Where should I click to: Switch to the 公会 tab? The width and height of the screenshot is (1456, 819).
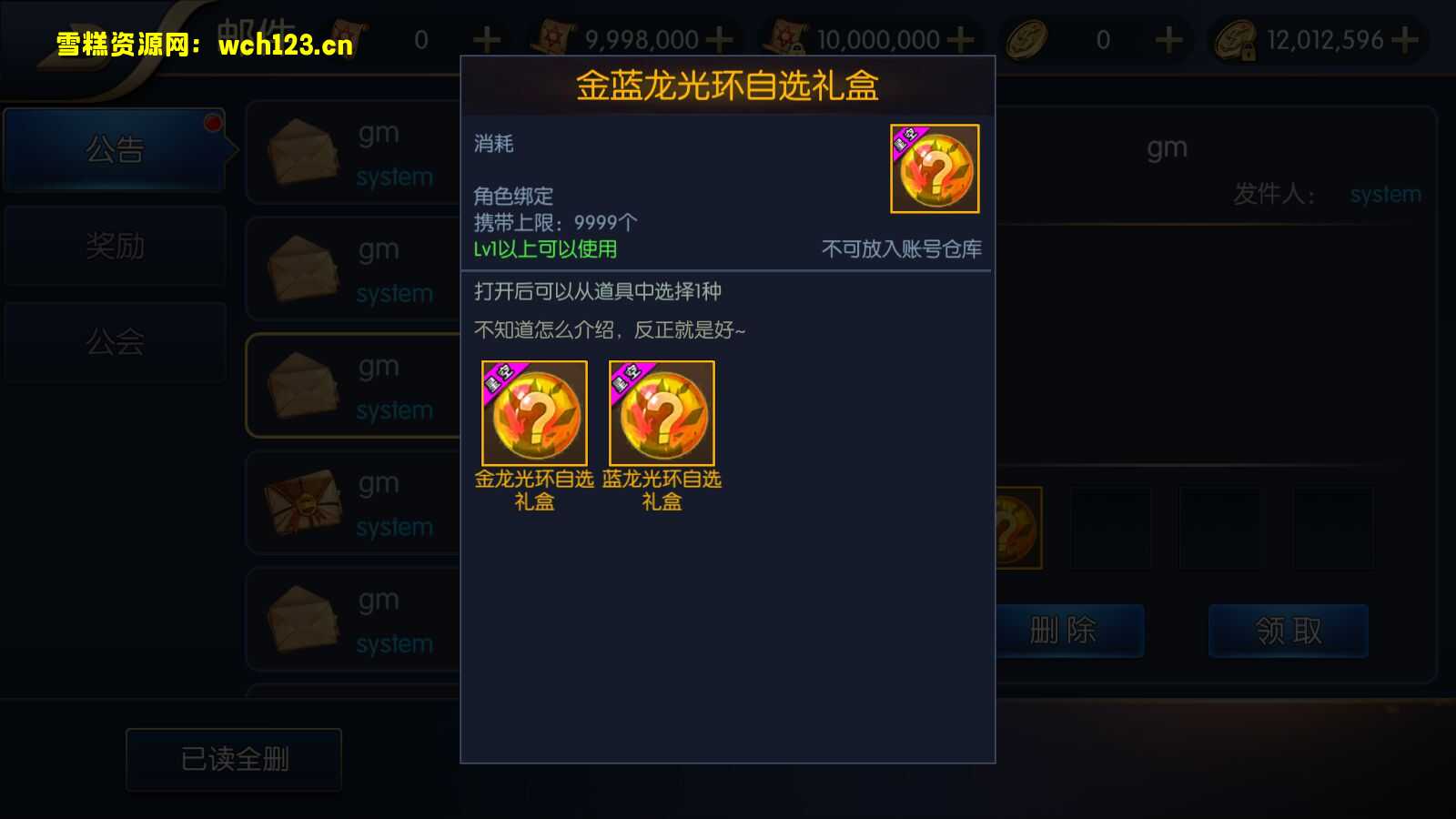click(x=116, y=342)
